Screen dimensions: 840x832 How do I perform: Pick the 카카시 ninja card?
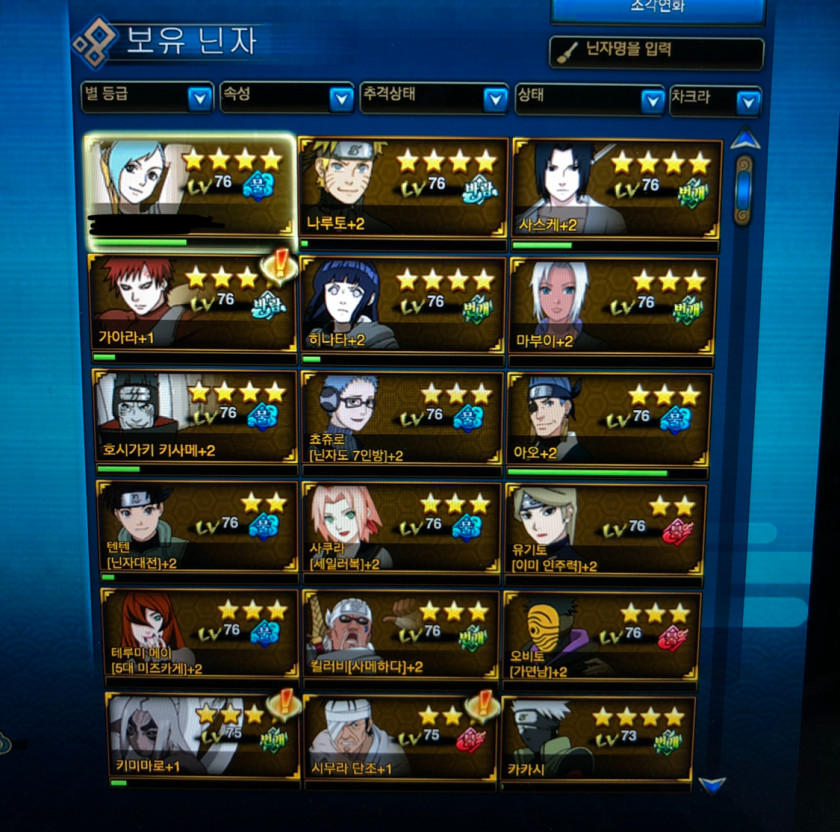pyautogui.click(x=597, y=739)
